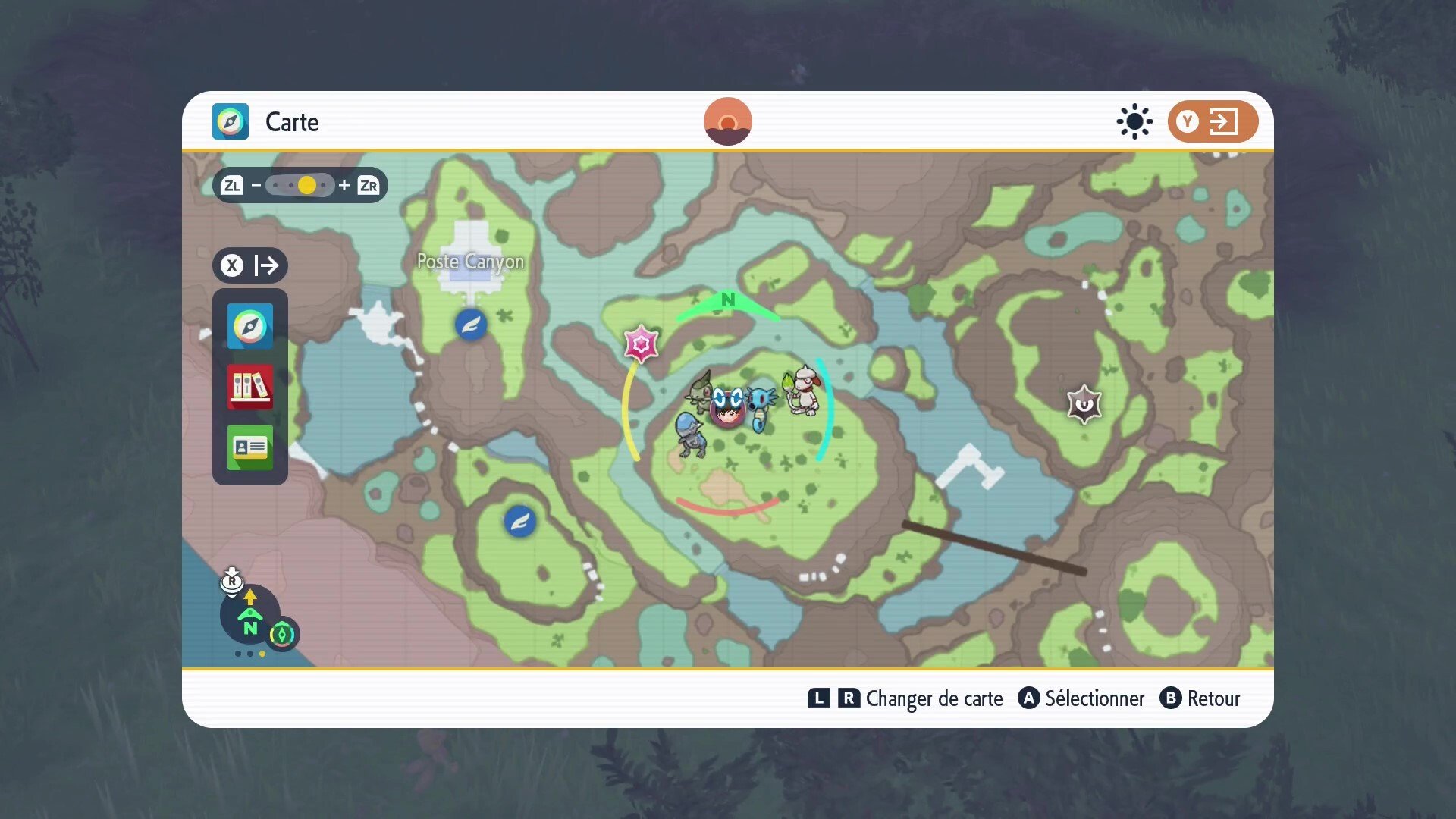
Task: Click Retour to go back
Action: [x=1200, y=698]
